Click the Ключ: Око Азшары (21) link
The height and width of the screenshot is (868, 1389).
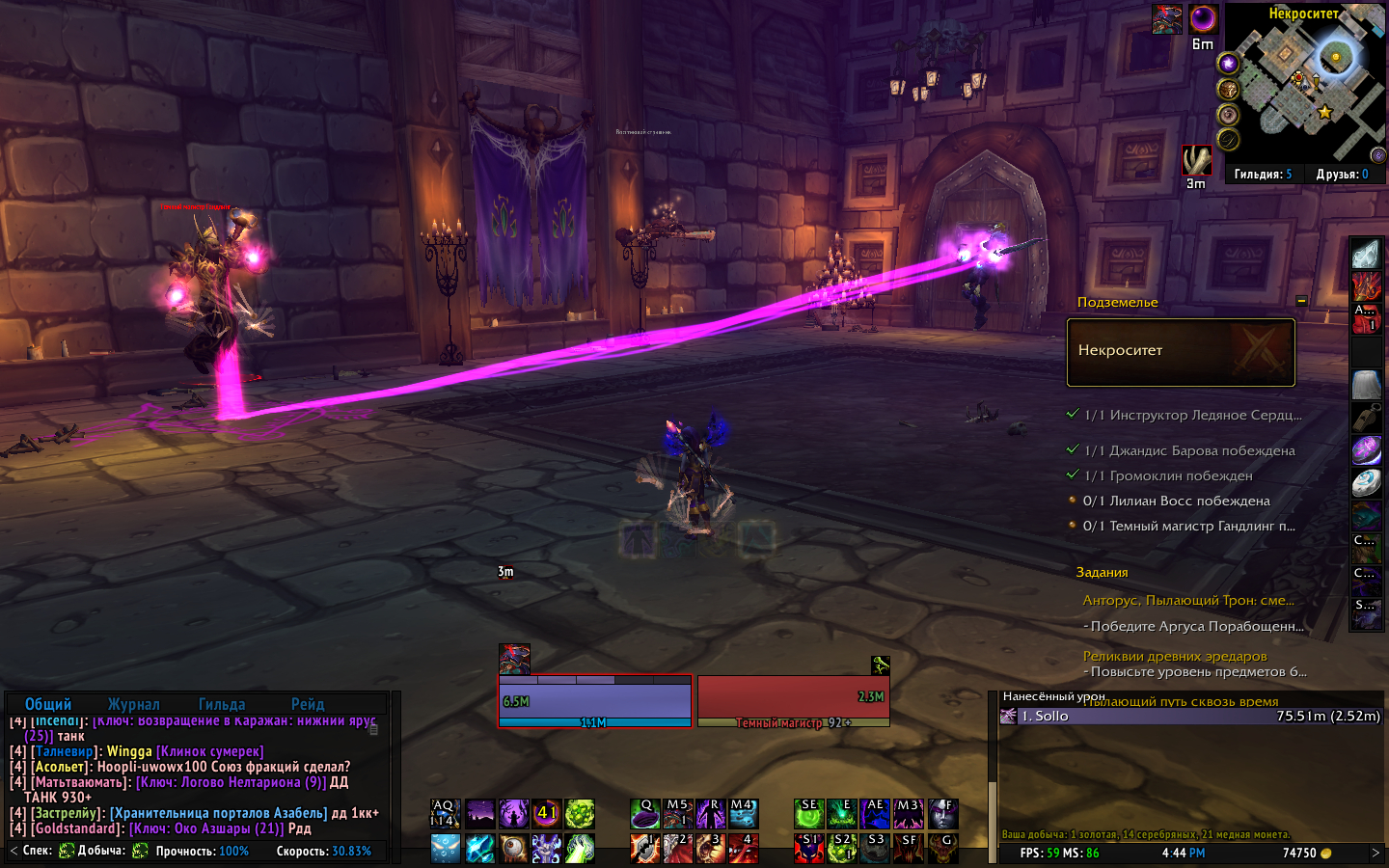coord(206,828)
